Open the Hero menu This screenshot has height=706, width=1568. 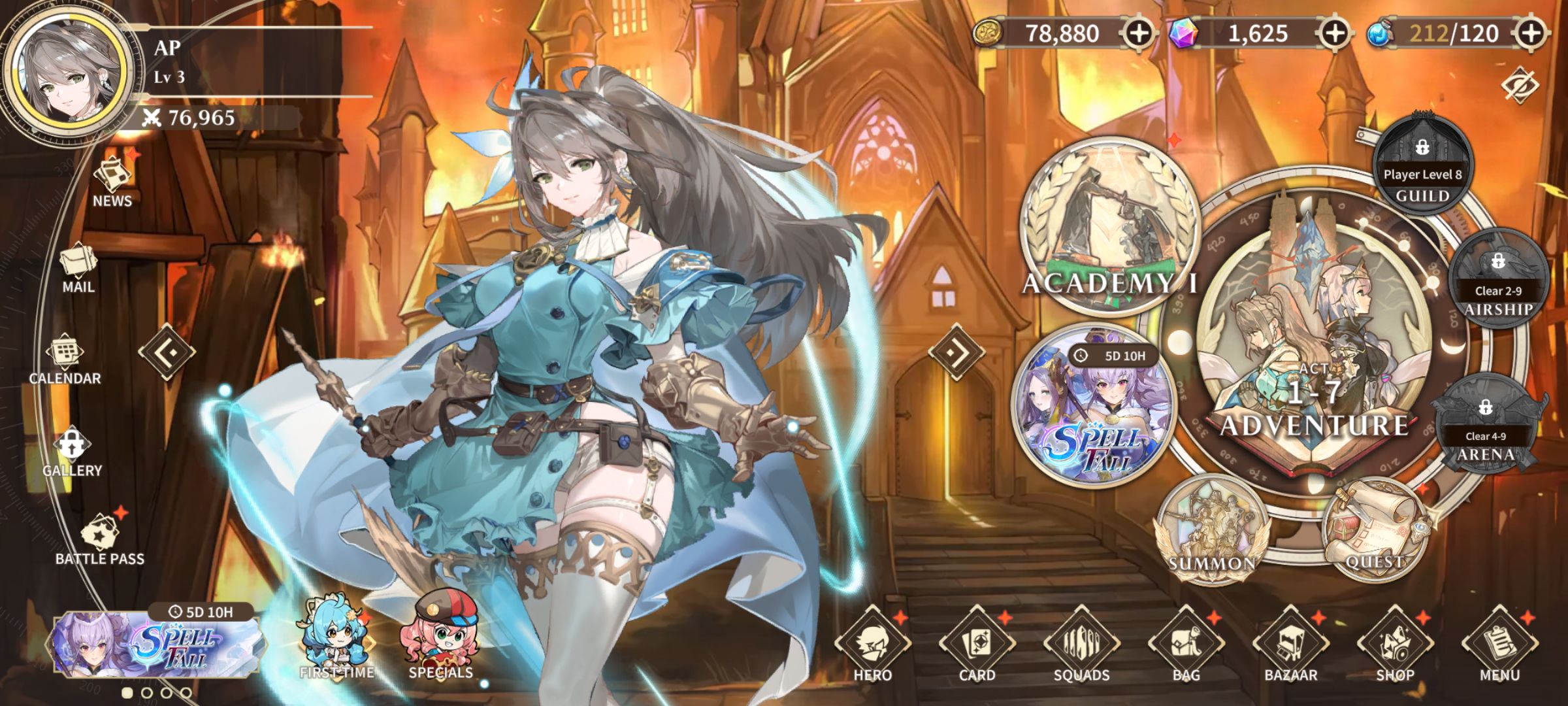pyautogui.click(x=873, y=644)
